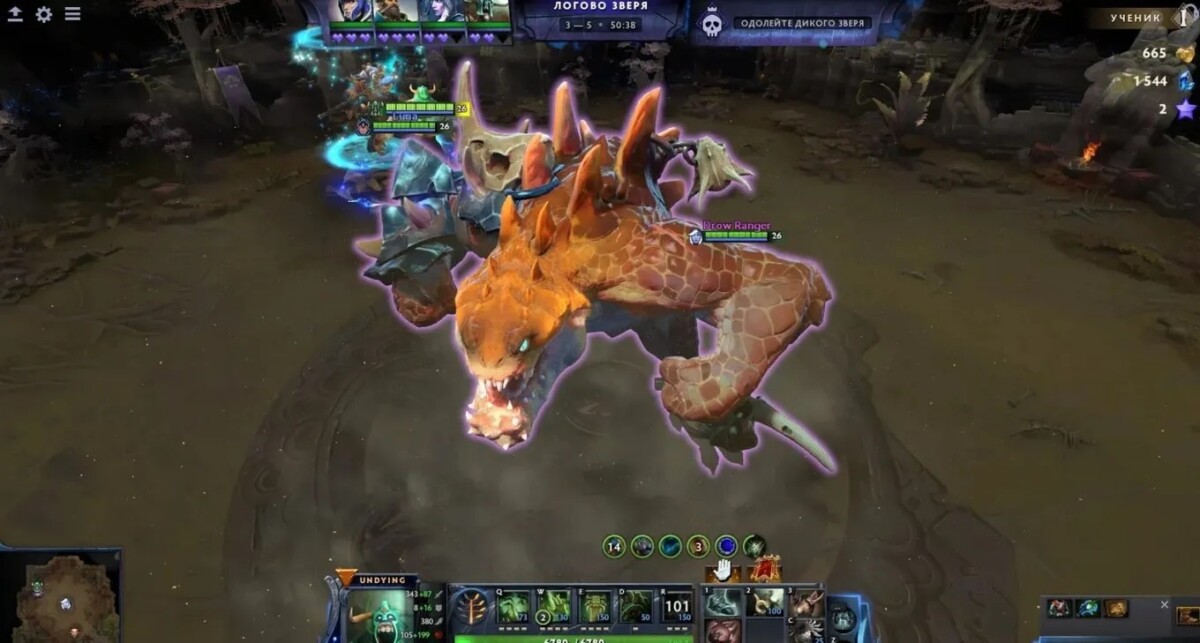Screen dimensions: 1200x643
Task: Click the red banner icon above inventory
Action: 765,570
